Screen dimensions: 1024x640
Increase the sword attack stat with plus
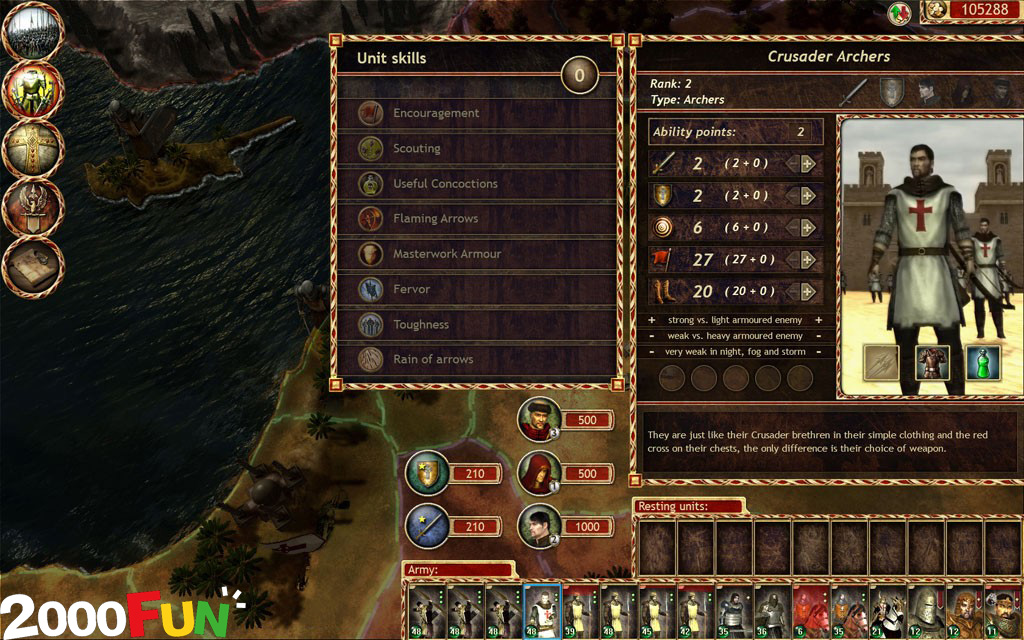coord(807,164)
